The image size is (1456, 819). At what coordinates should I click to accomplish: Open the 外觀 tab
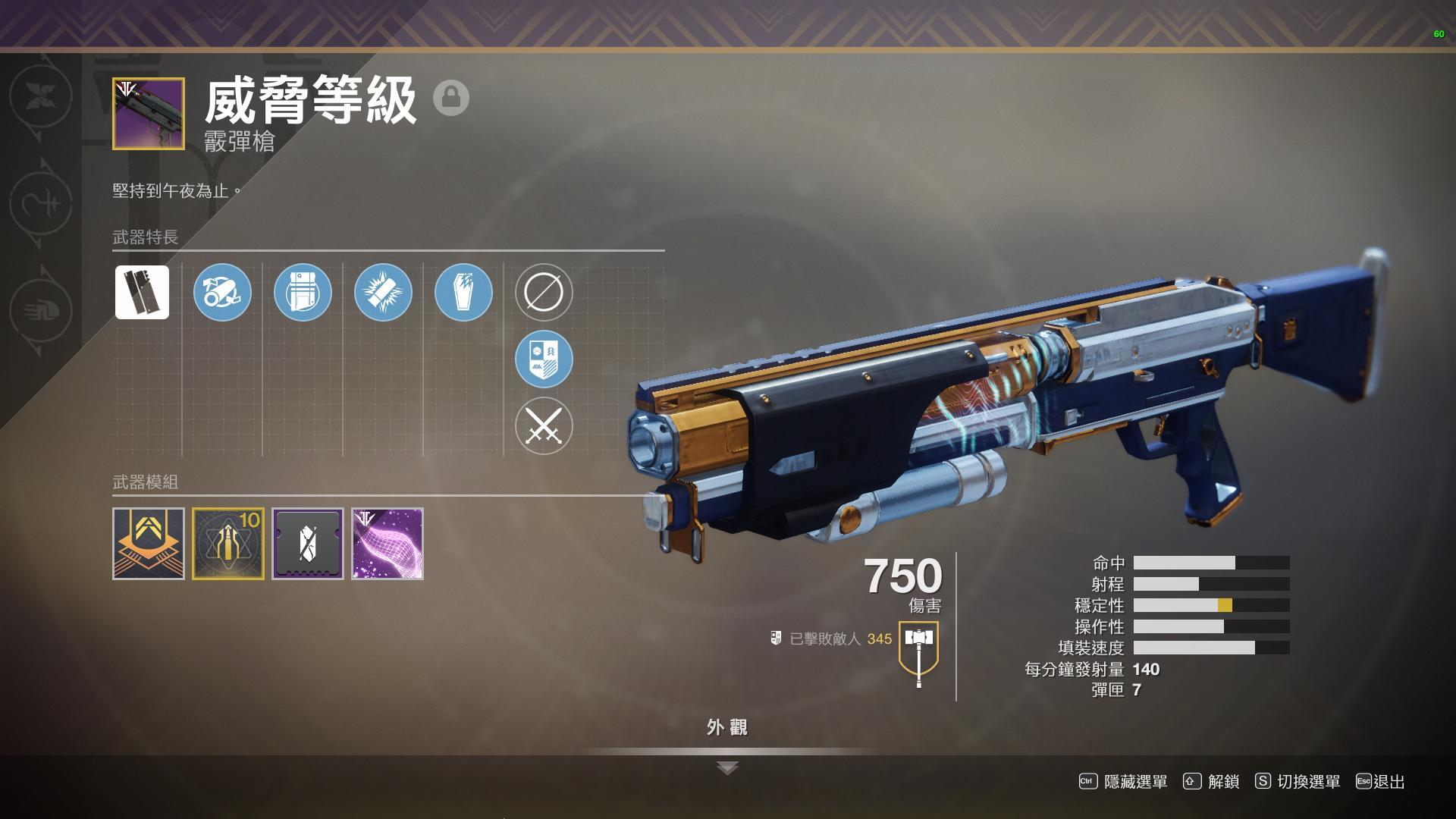[727, 726]
